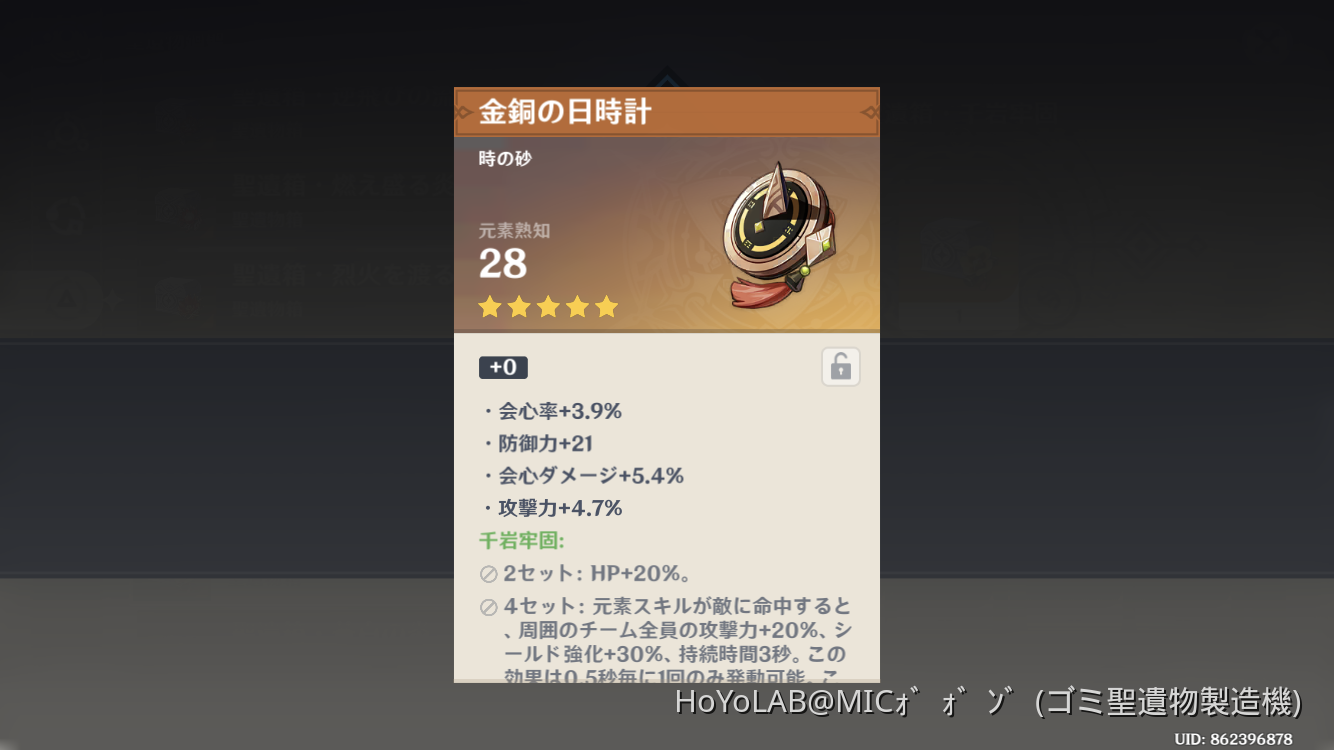Click the circle icon beside 2セット bonus
Screen dimensions: 1334x750
(487, 573)
